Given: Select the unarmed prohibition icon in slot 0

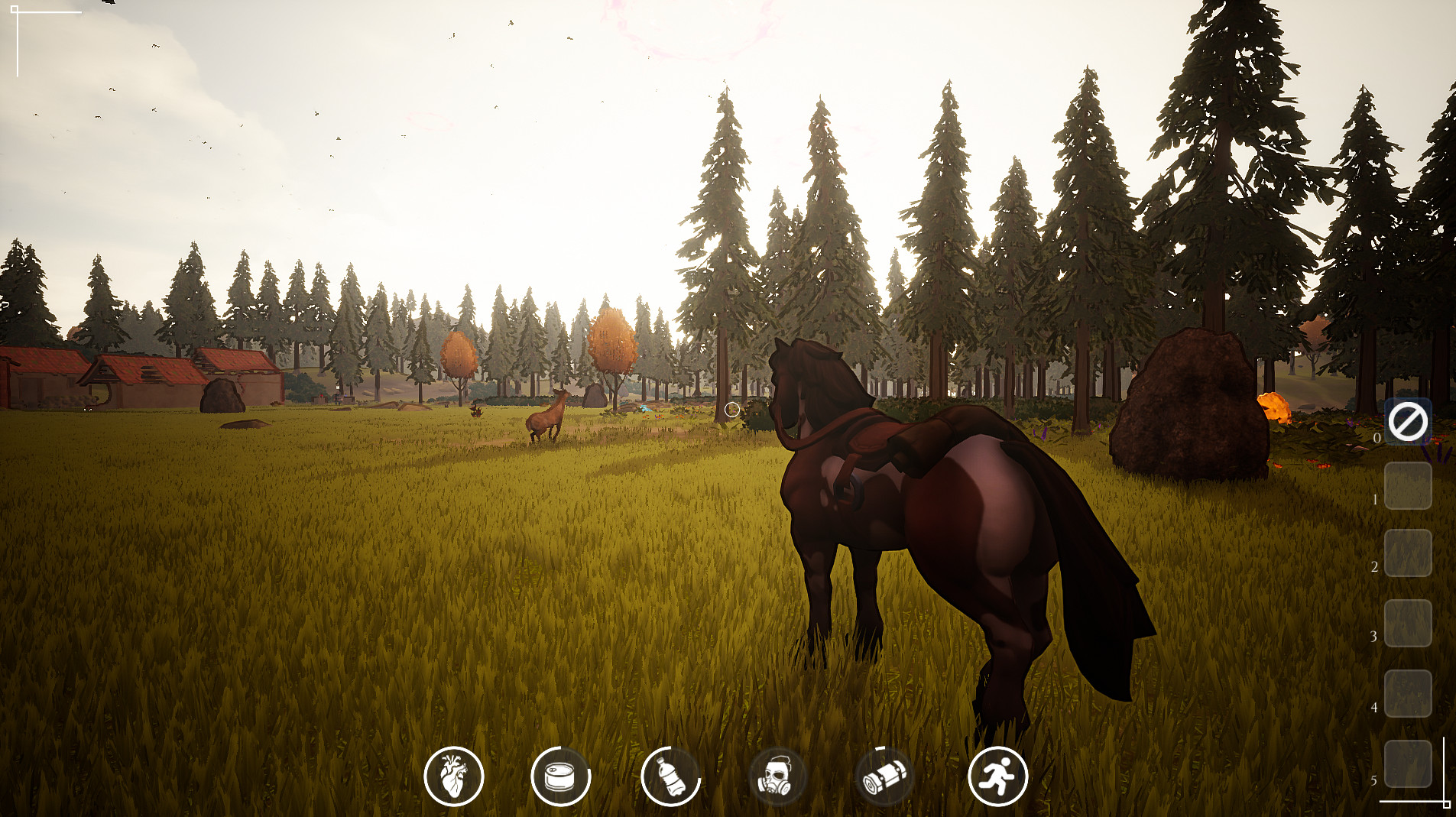Looking at the screenshot, I should click(1410, 420).
